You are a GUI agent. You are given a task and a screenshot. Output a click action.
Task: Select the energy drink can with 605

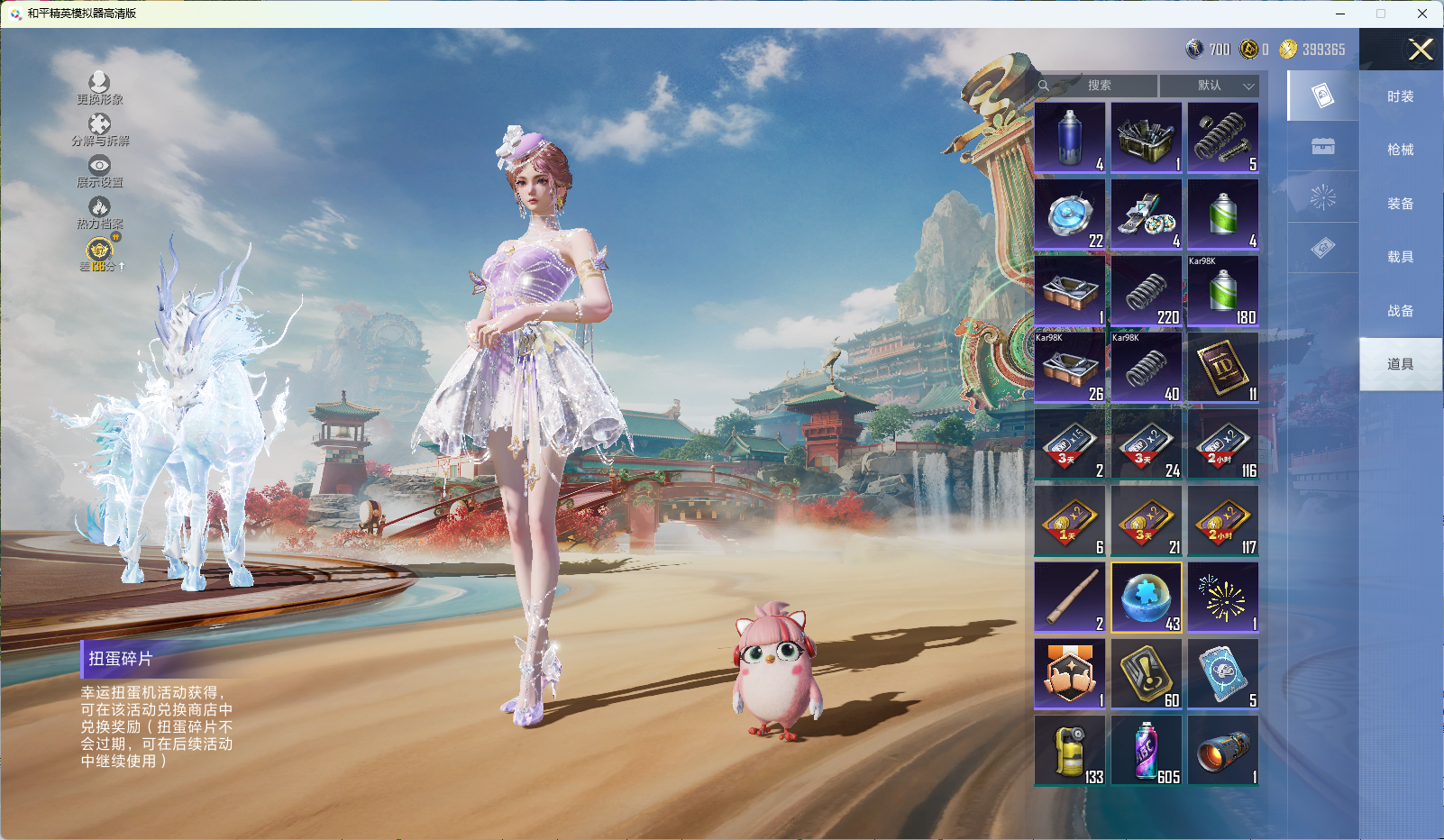(1147, 750)
